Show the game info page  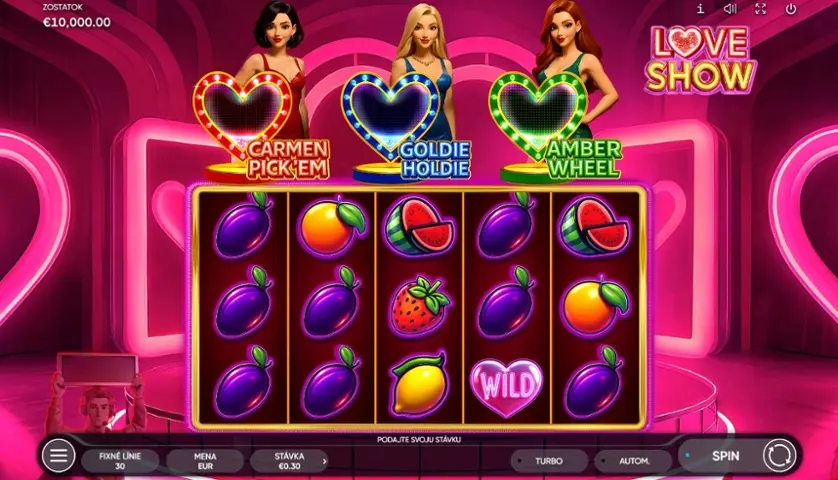[x=700, y=9]
